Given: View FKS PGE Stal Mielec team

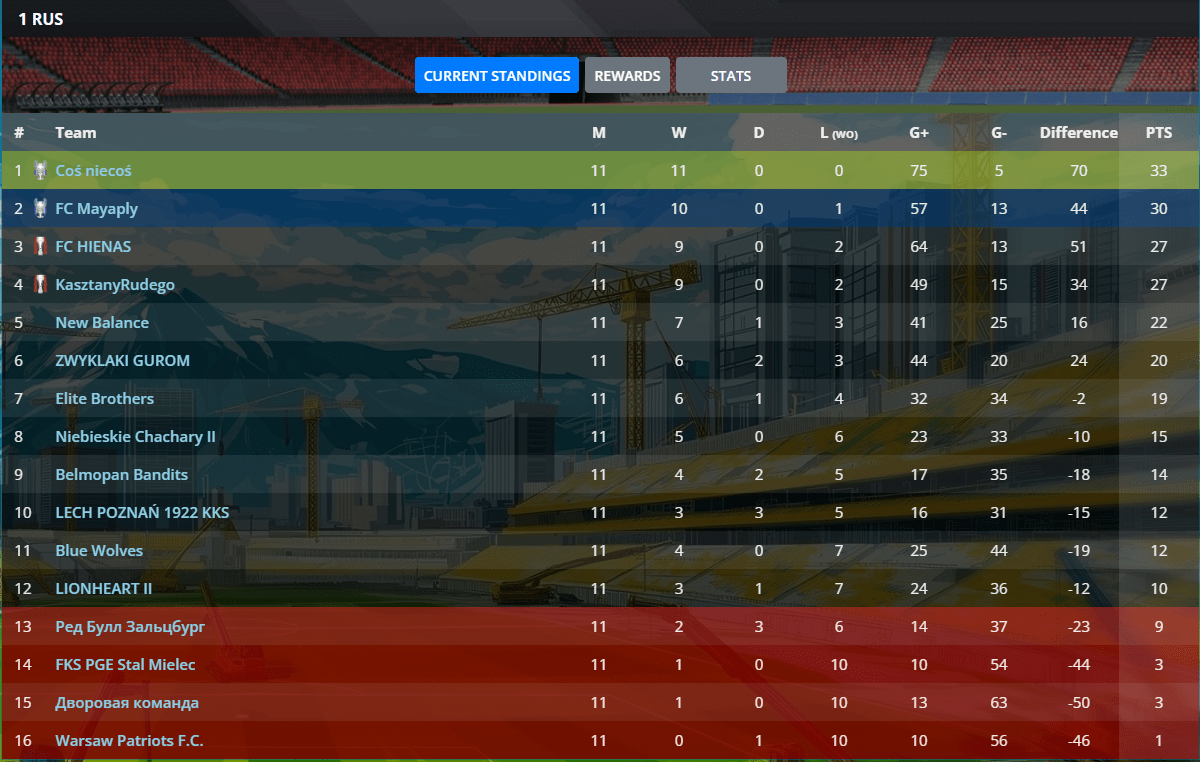Looking at the screenshot, I should (125, 665).
